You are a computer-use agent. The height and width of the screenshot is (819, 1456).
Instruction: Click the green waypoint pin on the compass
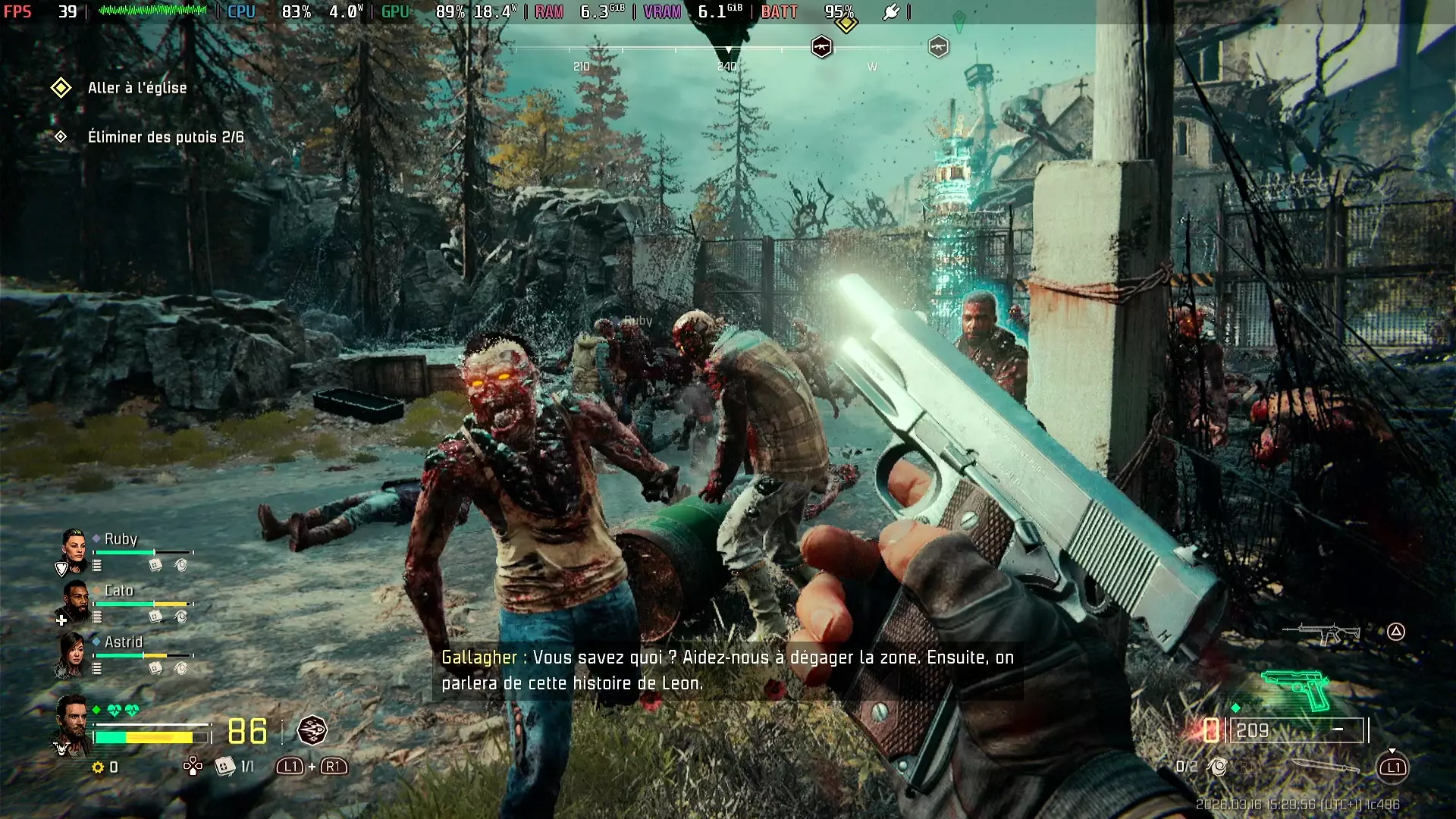(x=959, y=20)
